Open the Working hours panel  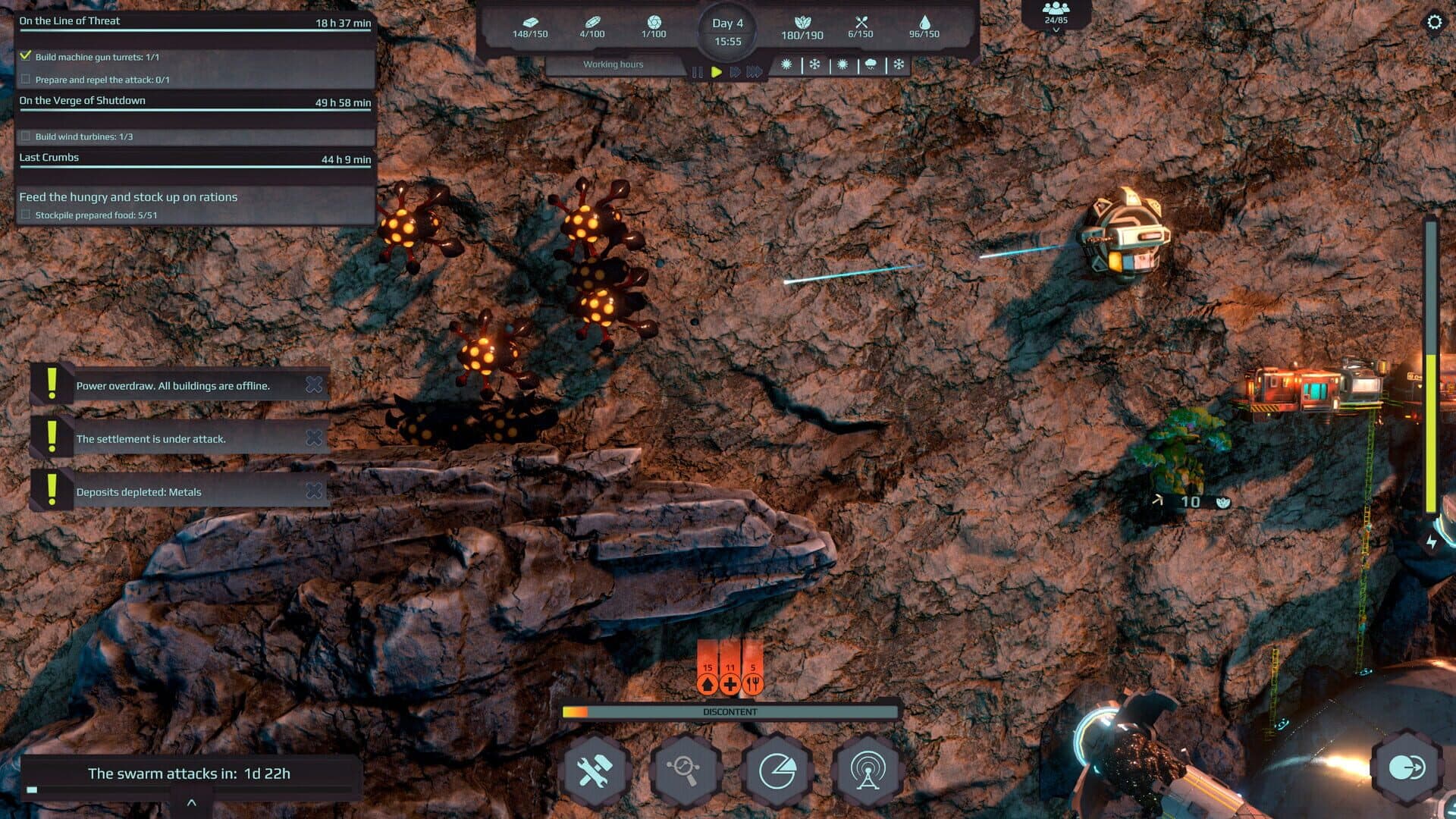pos(613,64)
